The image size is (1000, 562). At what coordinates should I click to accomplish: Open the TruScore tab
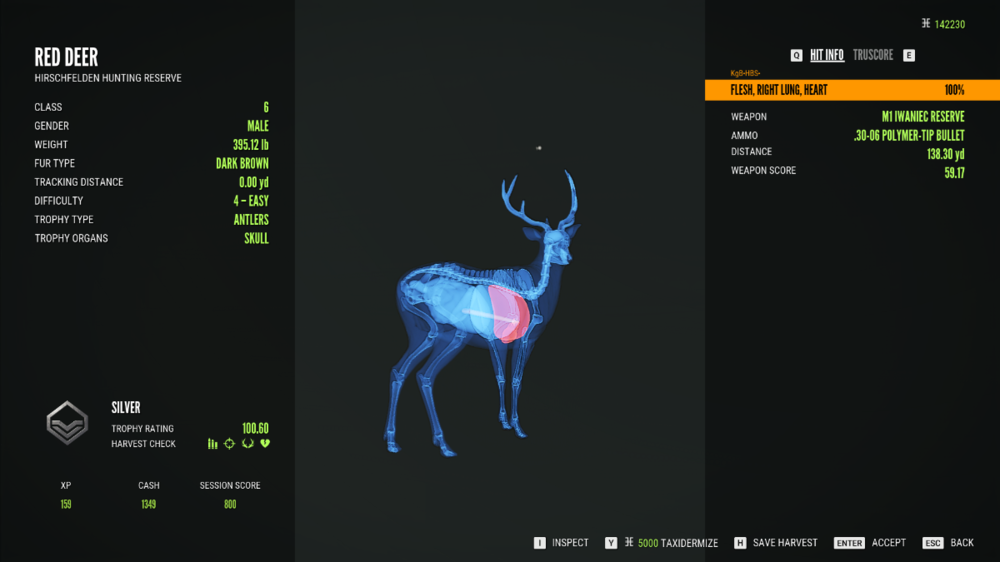(873, 55)
